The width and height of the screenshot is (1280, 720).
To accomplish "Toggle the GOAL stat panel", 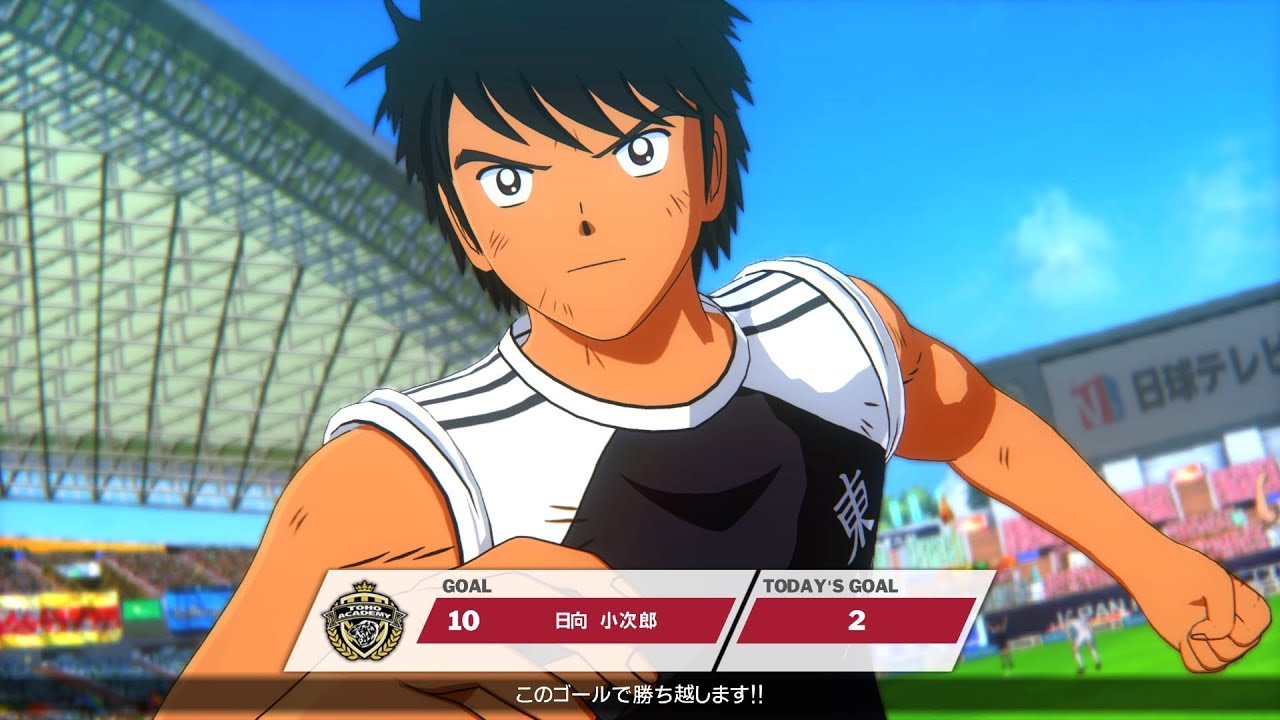I will point(550,618).
